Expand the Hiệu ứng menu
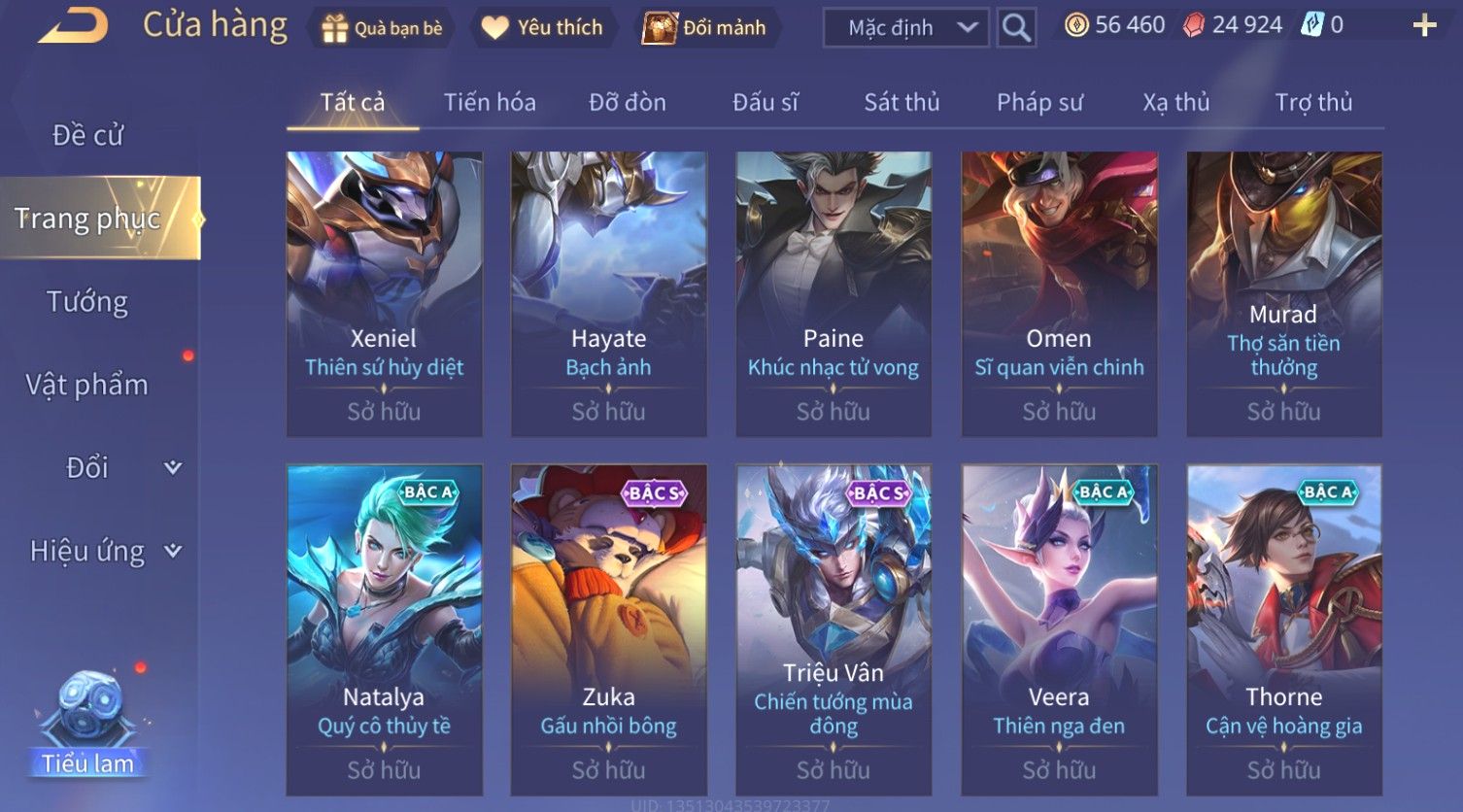Screen dimensions: 1463x812 (104, 551)
